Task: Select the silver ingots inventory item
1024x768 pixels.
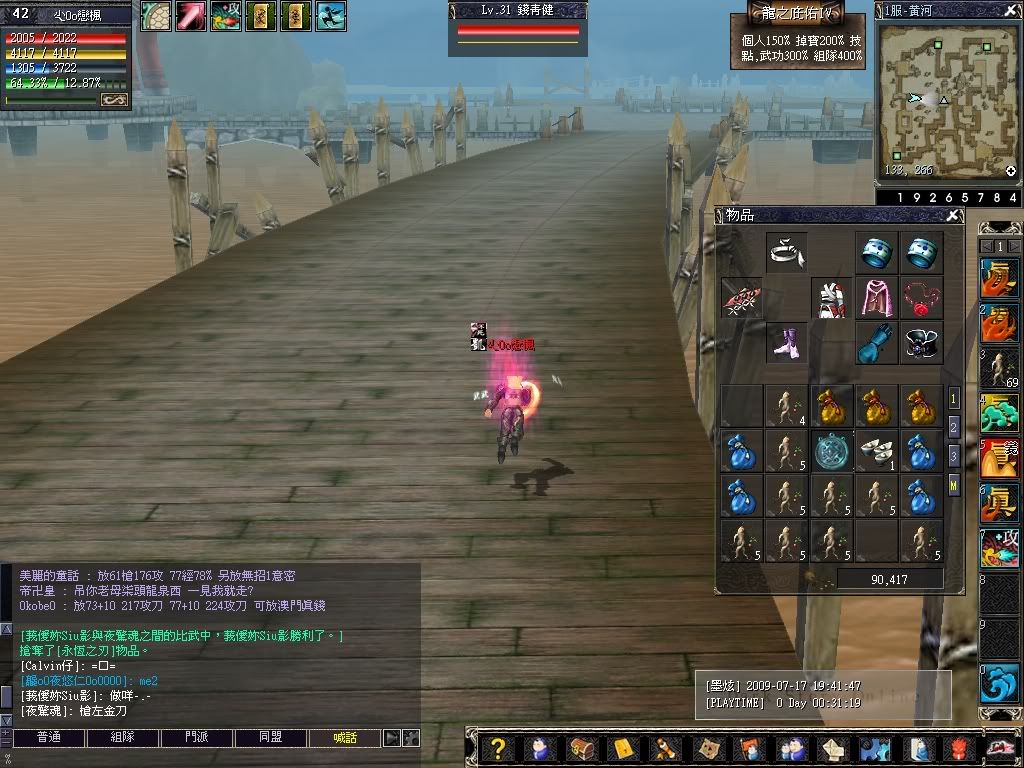Action: click(x=876, y=450)
